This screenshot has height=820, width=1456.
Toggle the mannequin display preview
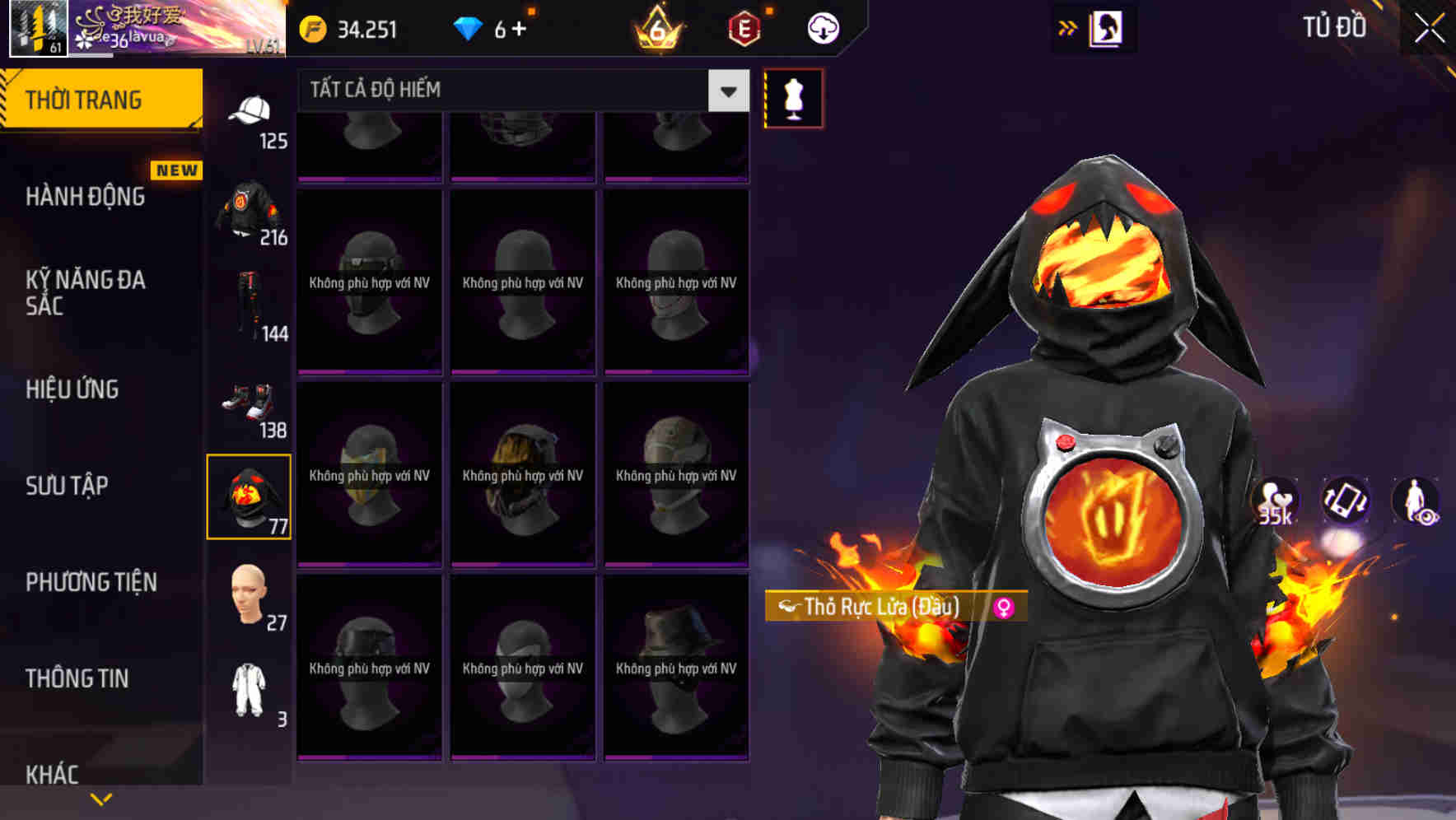pyautogui.click(x=793, y=97)
